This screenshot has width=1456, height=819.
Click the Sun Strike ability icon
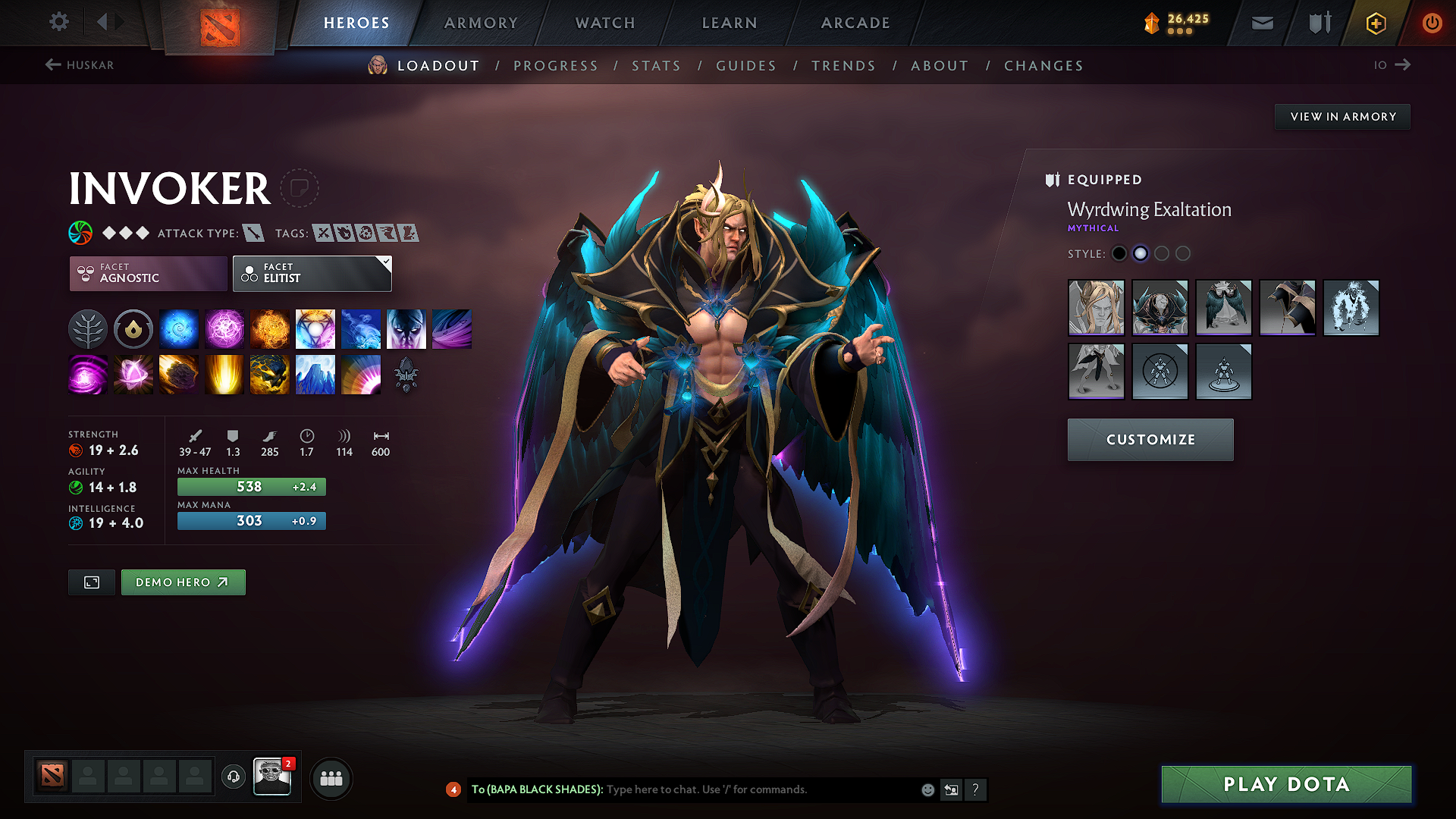(x=224, y=374)
